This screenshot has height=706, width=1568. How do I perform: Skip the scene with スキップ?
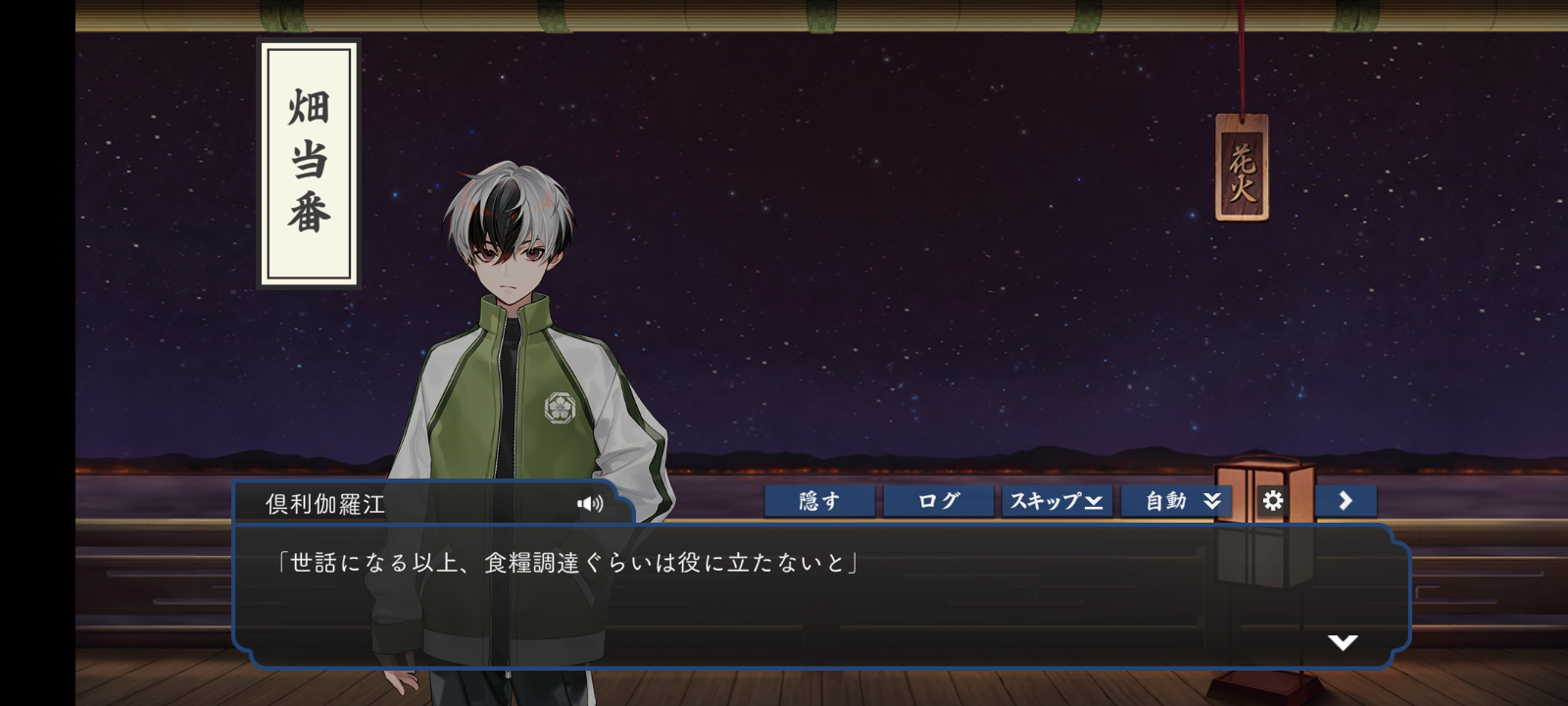tap(1056, 501)
